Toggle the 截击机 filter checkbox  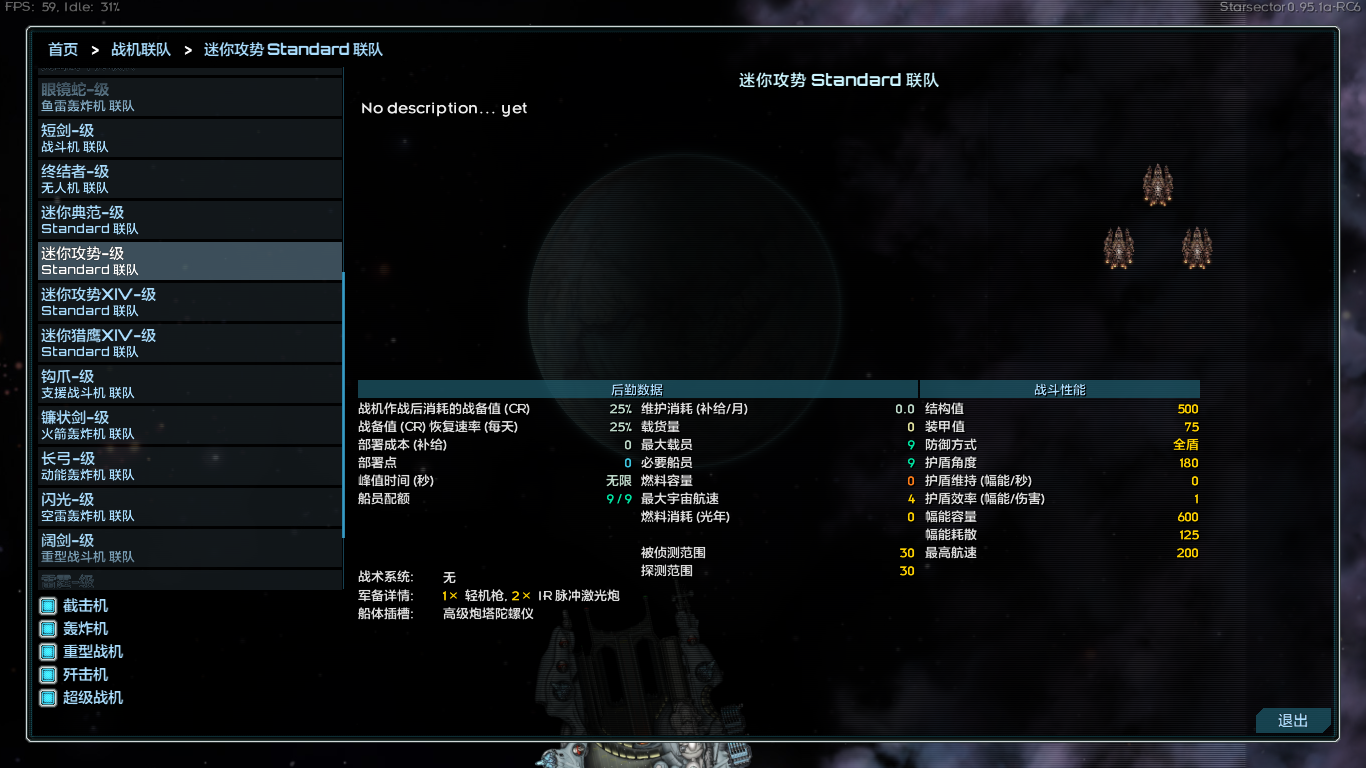pyautogui.click(x=47, y=605)
